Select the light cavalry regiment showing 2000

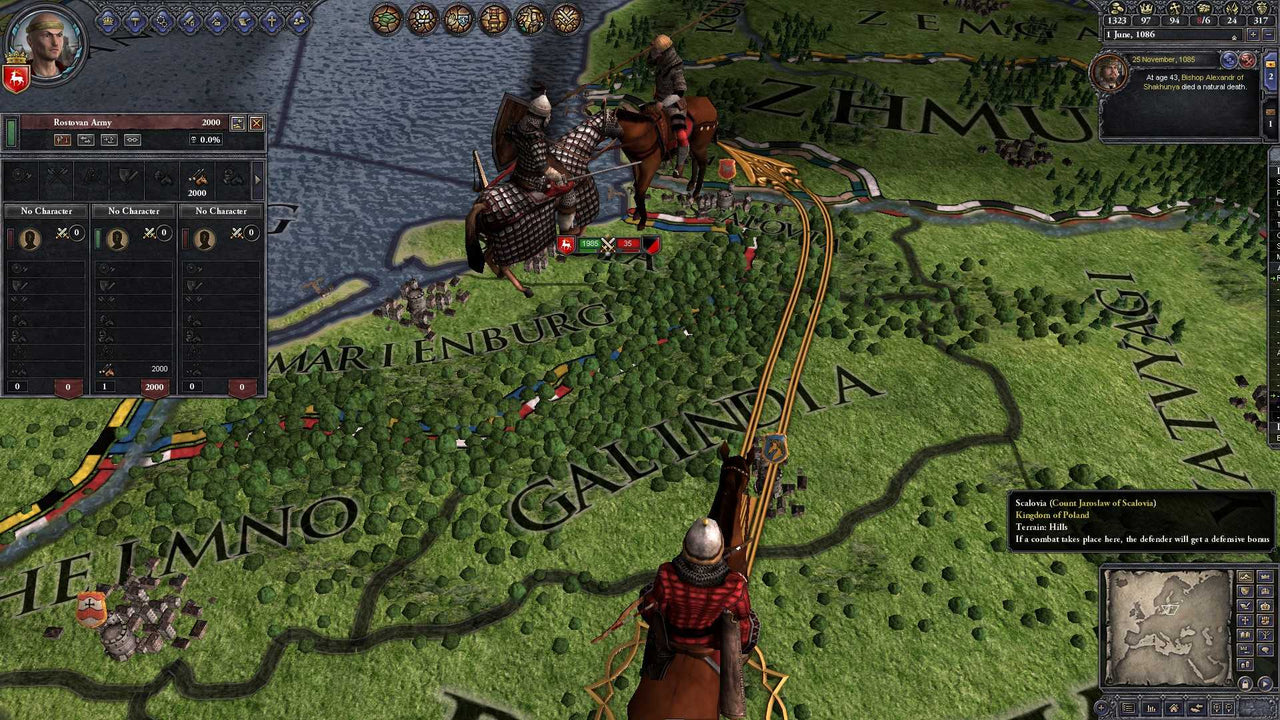click(199, 180)
